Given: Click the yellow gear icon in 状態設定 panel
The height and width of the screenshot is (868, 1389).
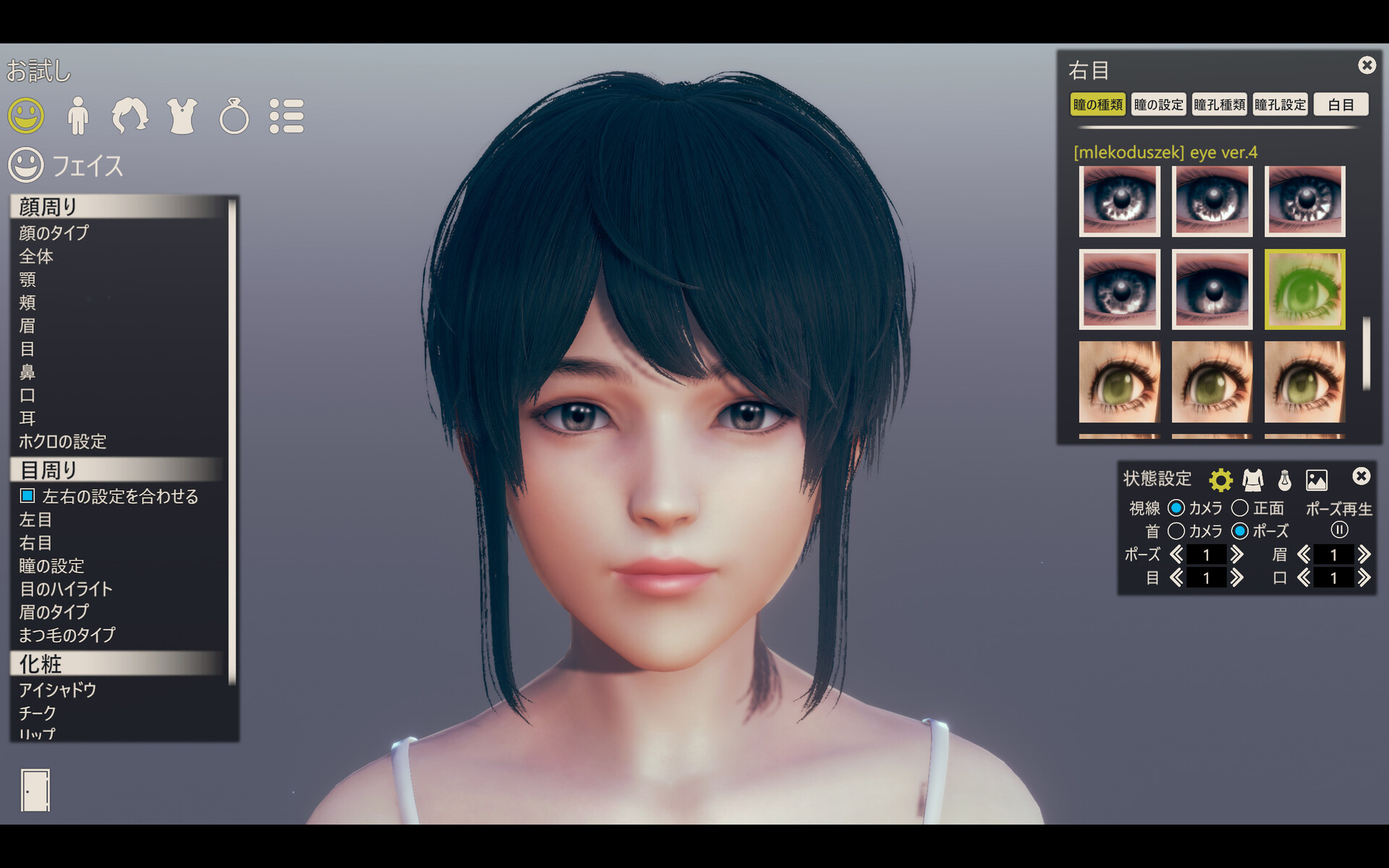Looking at the screenshot, I should pos(1220,479).
